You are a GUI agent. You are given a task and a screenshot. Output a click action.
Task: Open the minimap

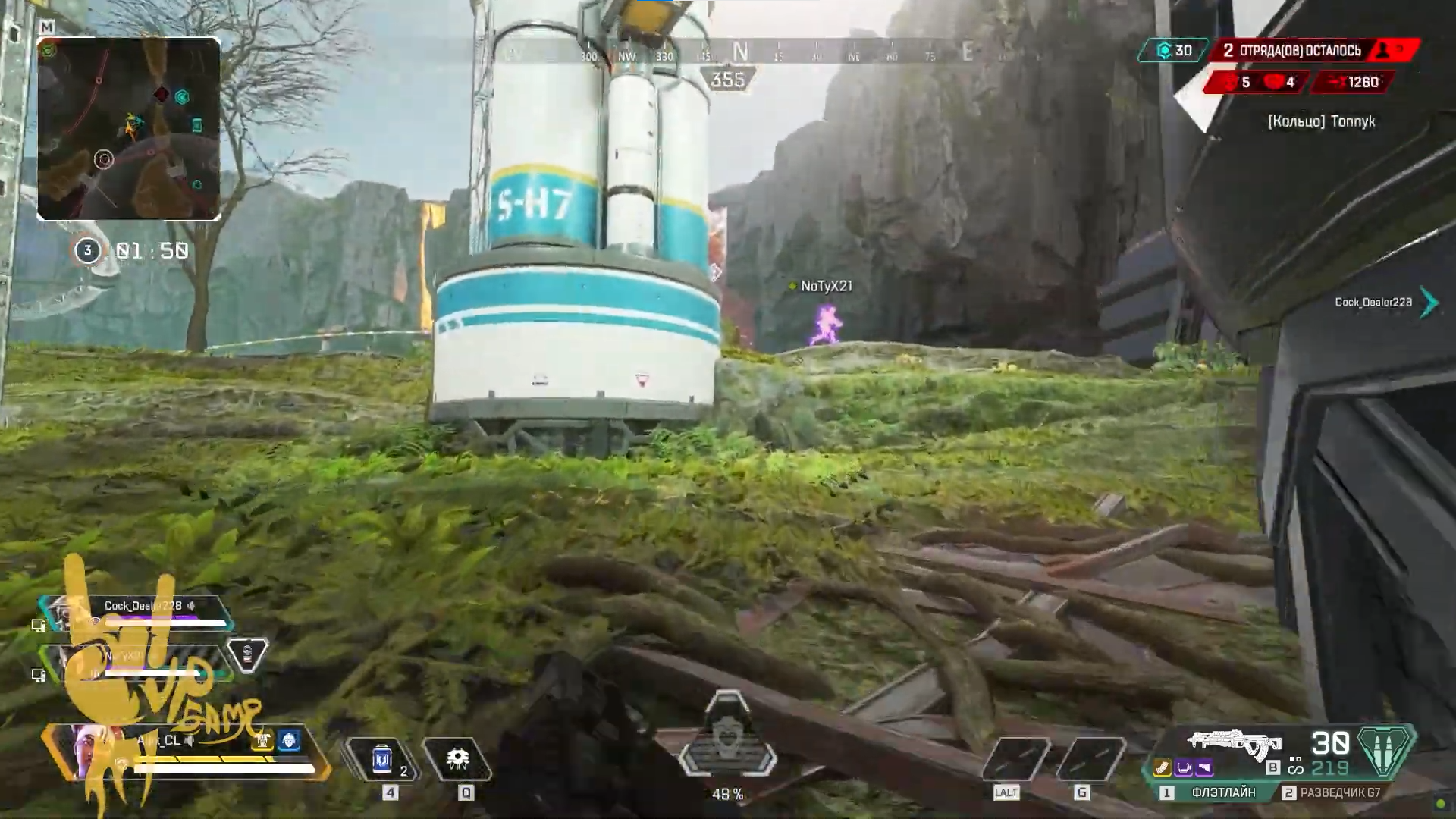[129, 129]
